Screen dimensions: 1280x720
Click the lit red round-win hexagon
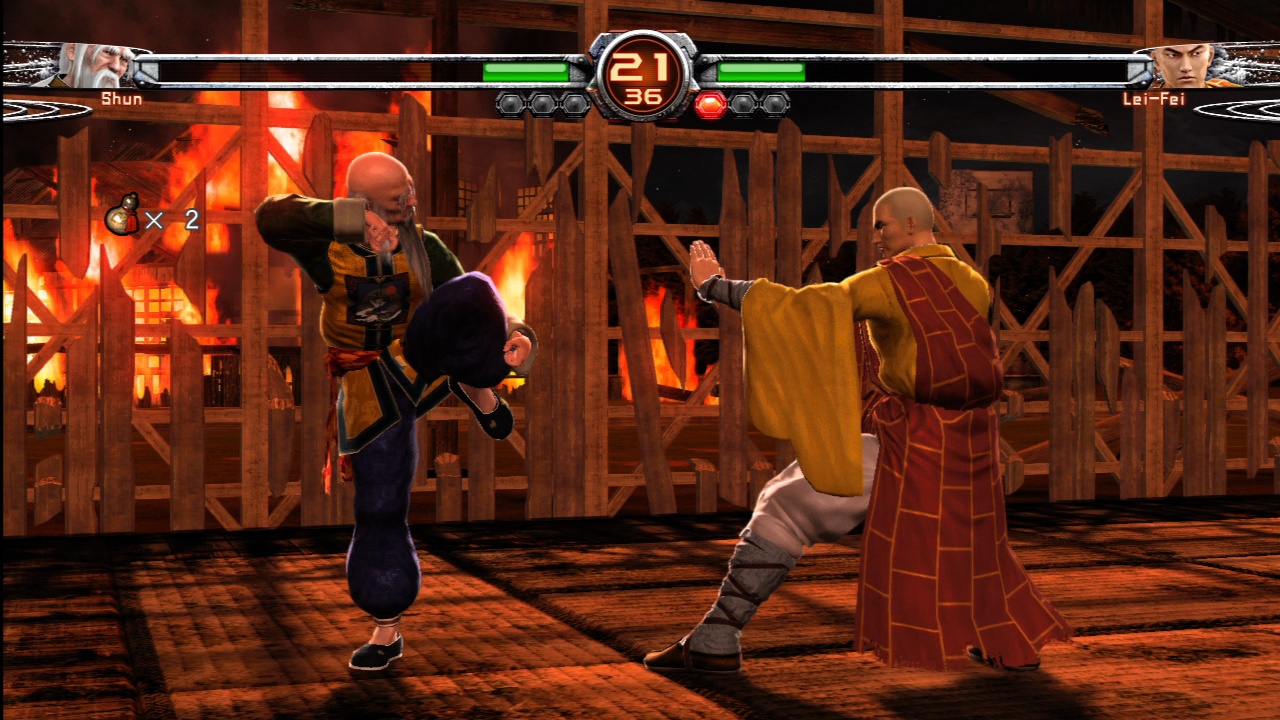(x=712, y=102)
